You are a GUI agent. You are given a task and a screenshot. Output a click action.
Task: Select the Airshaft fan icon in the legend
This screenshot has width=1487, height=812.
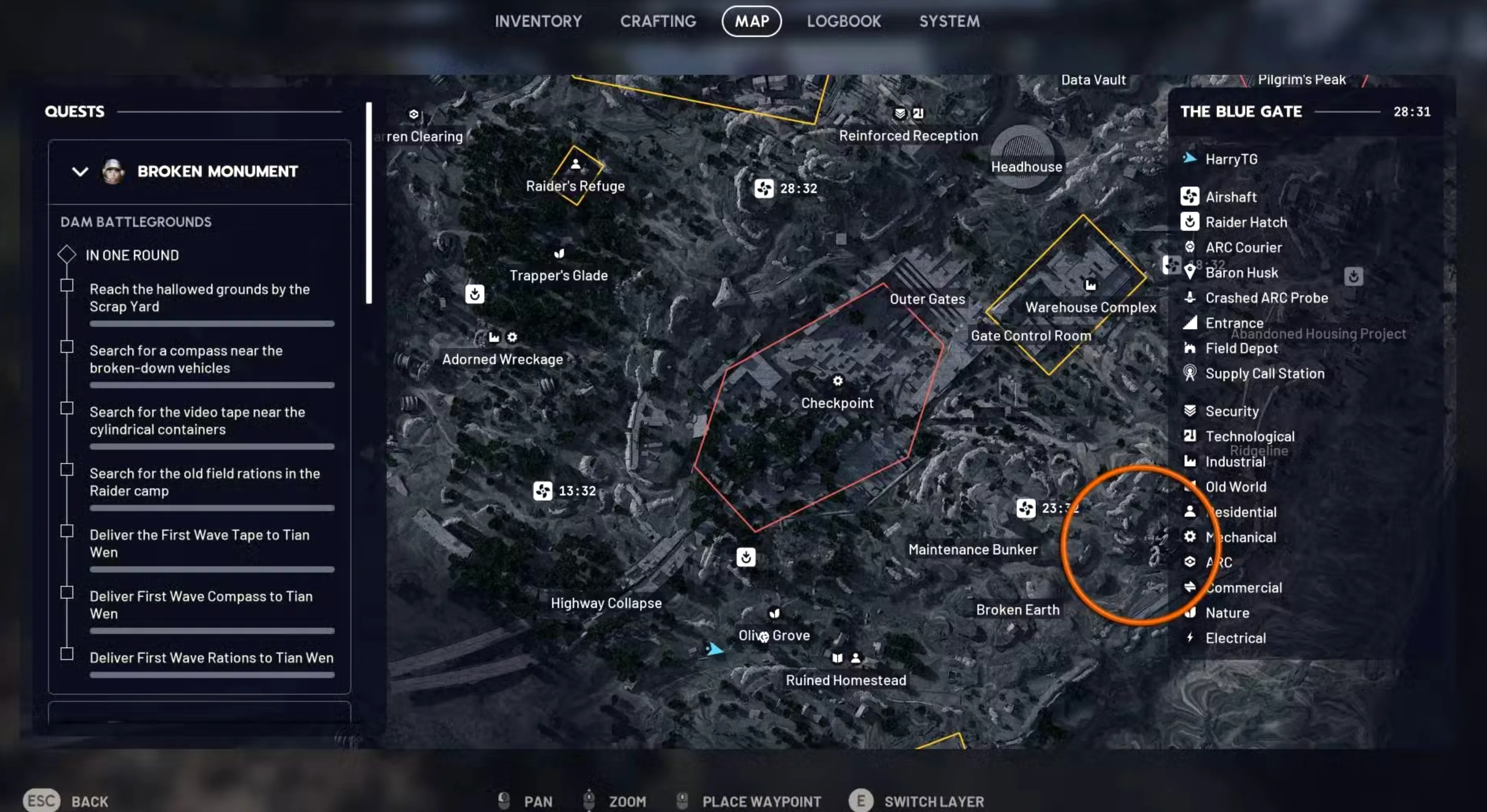tap(1190, 197)
